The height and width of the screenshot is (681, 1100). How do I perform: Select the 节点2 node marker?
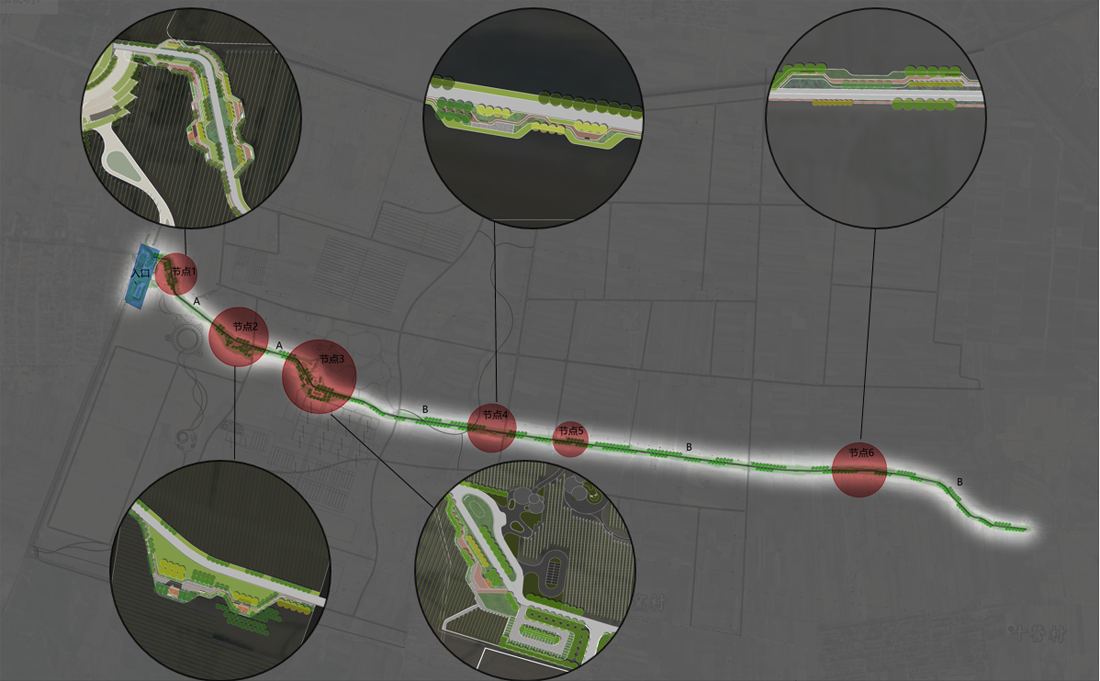click(238, 336)
